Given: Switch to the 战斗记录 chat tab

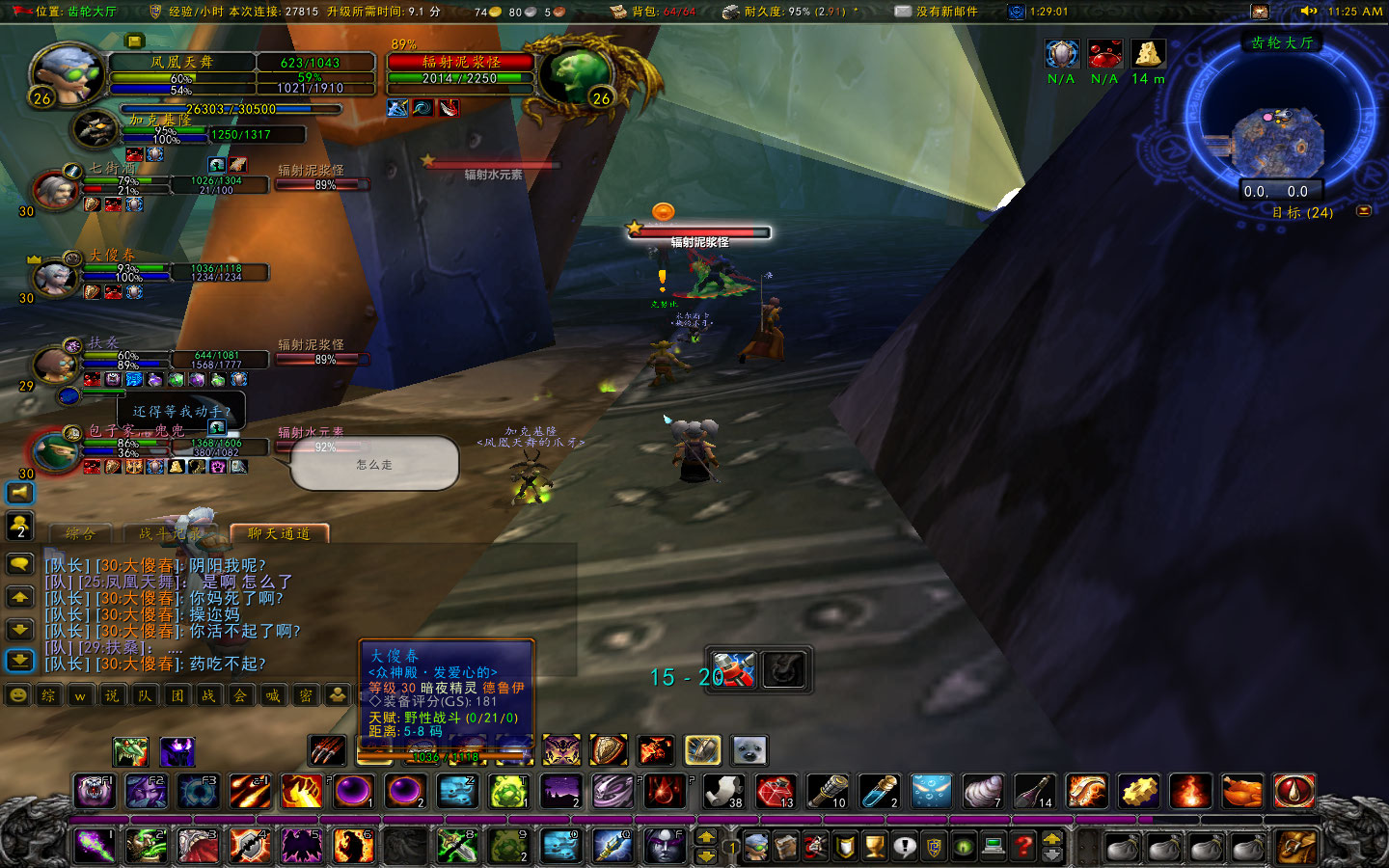Looking at the screenshot, I should 169,533.
